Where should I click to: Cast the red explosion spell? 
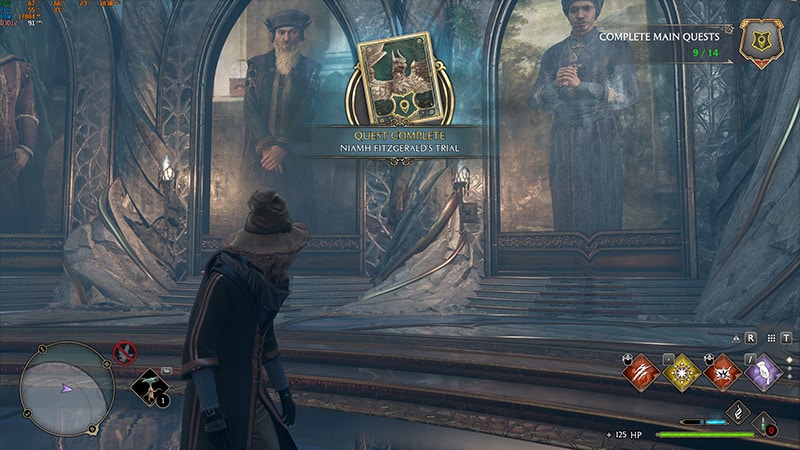click(722, 373)
